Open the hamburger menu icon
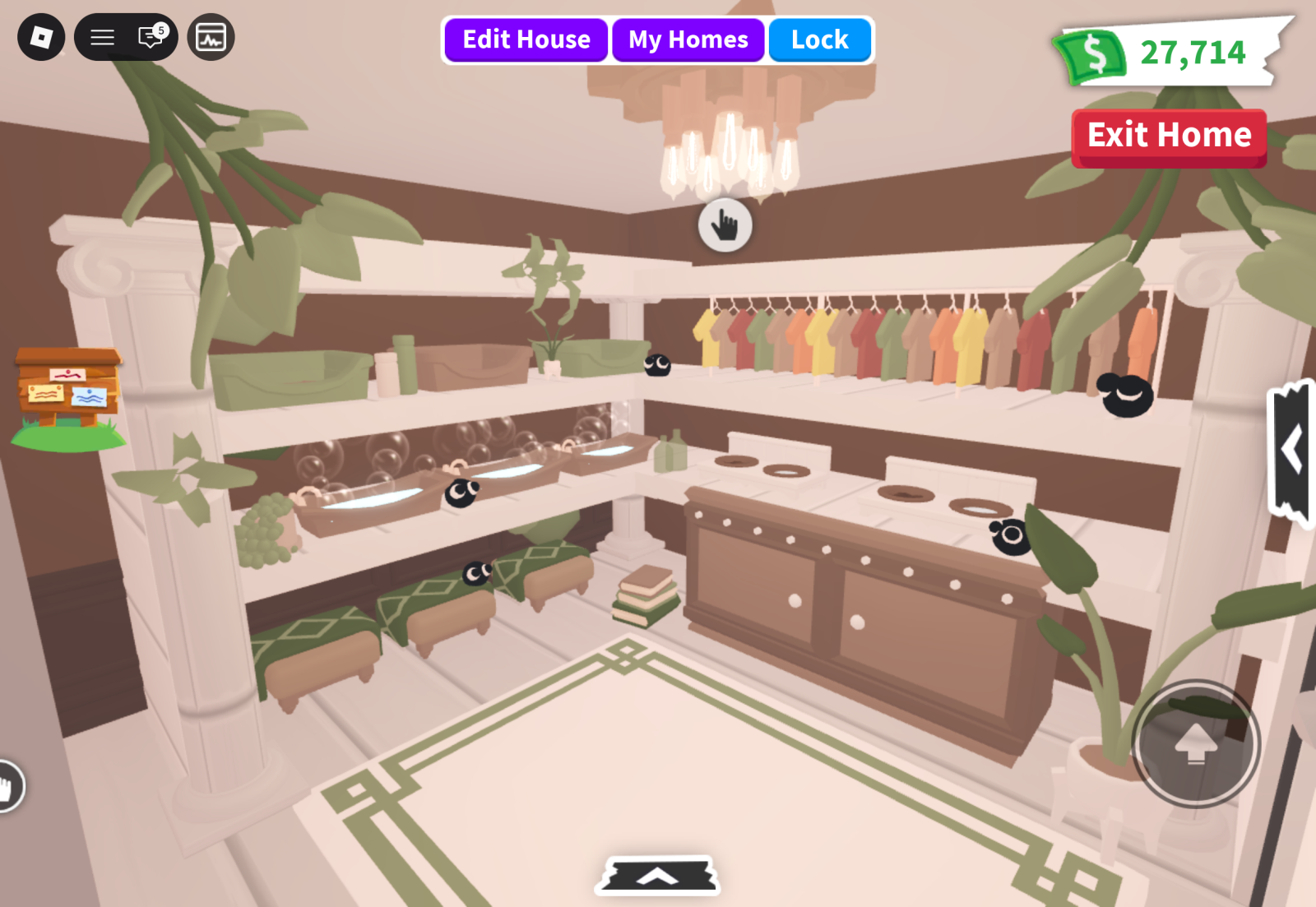Screen dimensions: 1316x907 (102, 37)
